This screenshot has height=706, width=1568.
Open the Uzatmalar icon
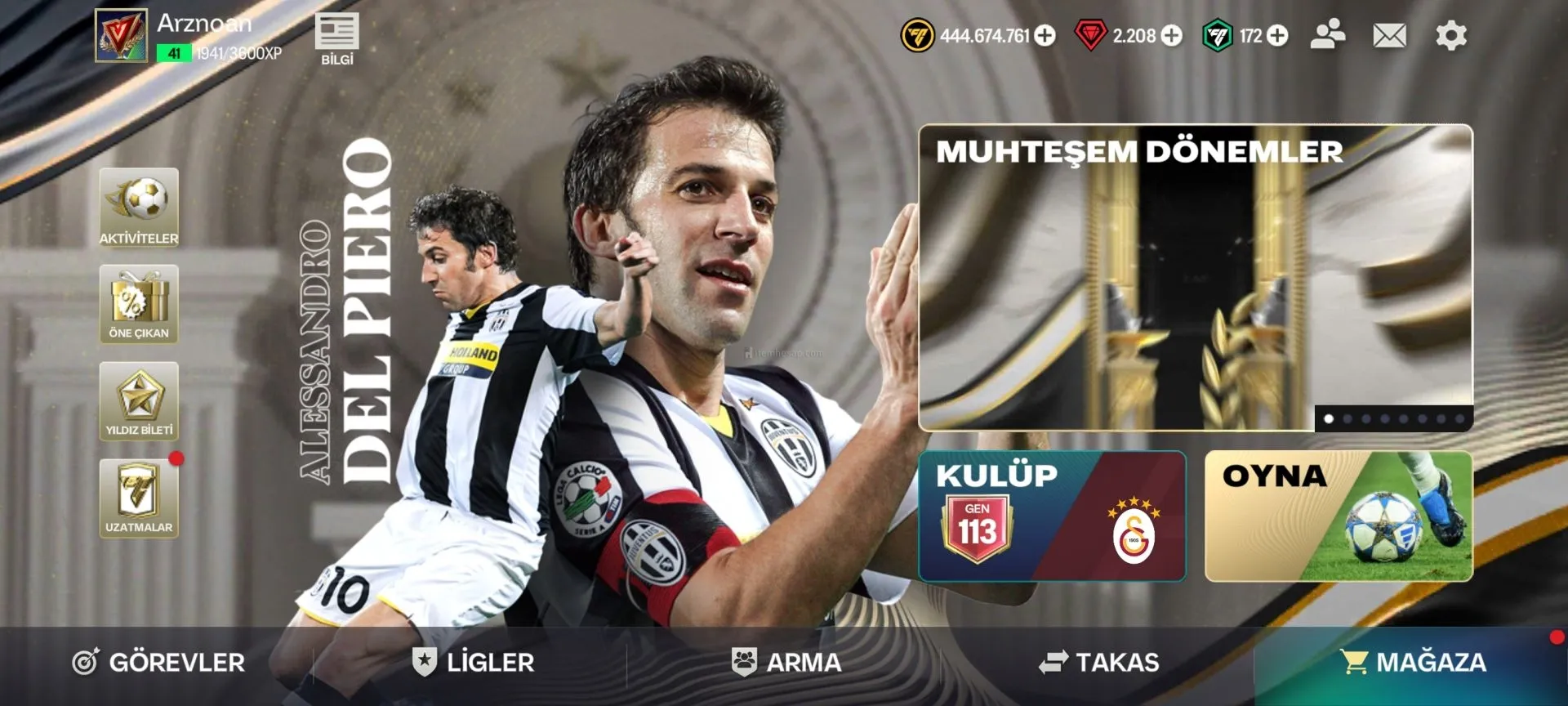coord(139,498)
